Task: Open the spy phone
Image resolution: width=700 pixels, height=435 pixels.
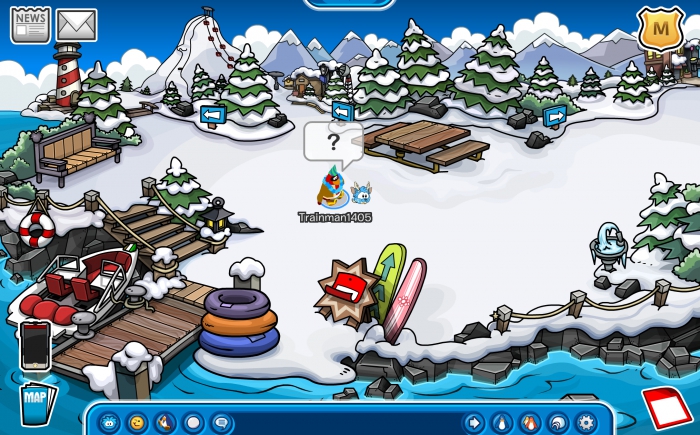Action: (35, 345)
